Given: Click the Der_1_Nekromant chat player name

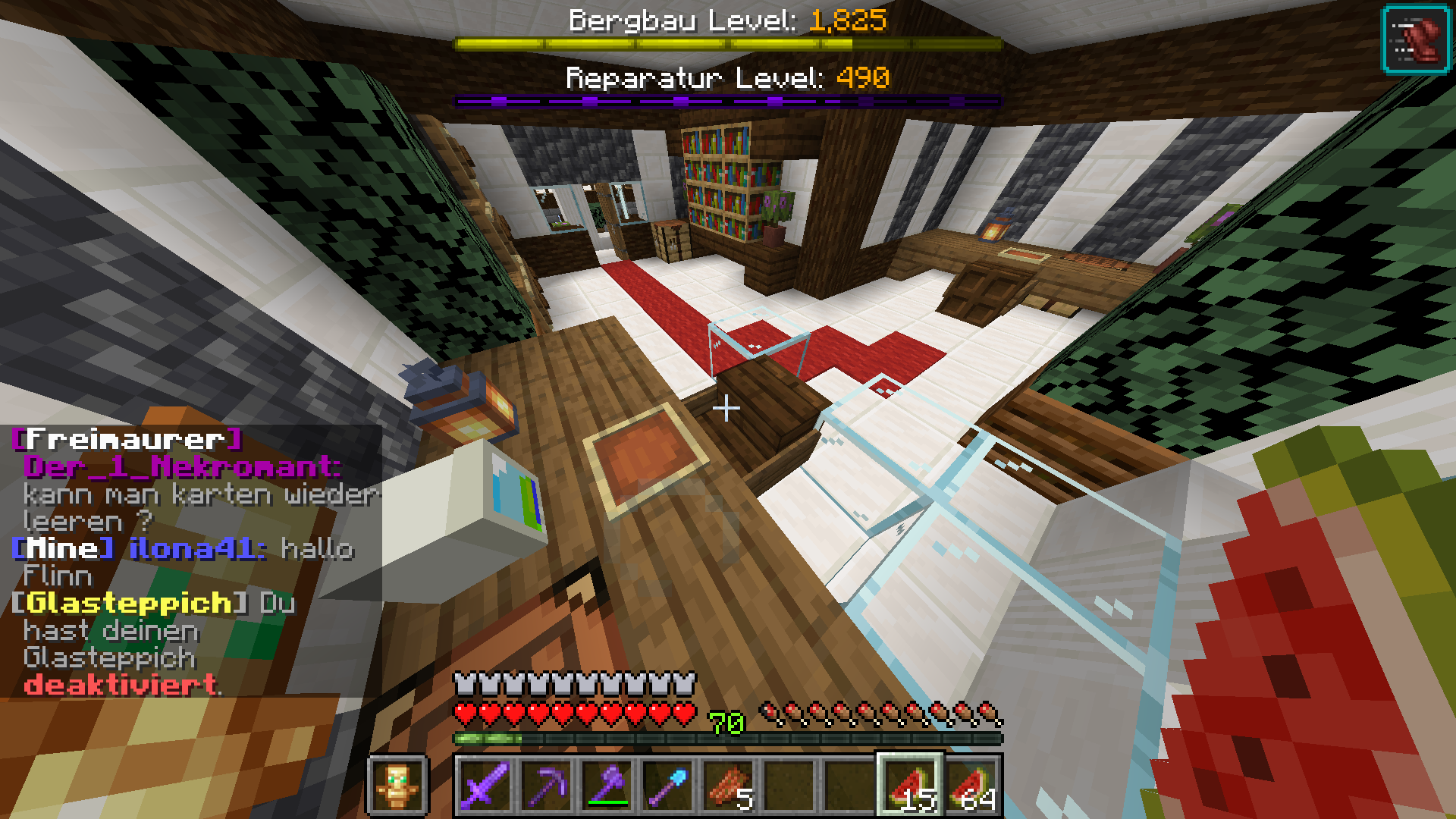Looking at the screenshot, I should (x=180, y=467).
